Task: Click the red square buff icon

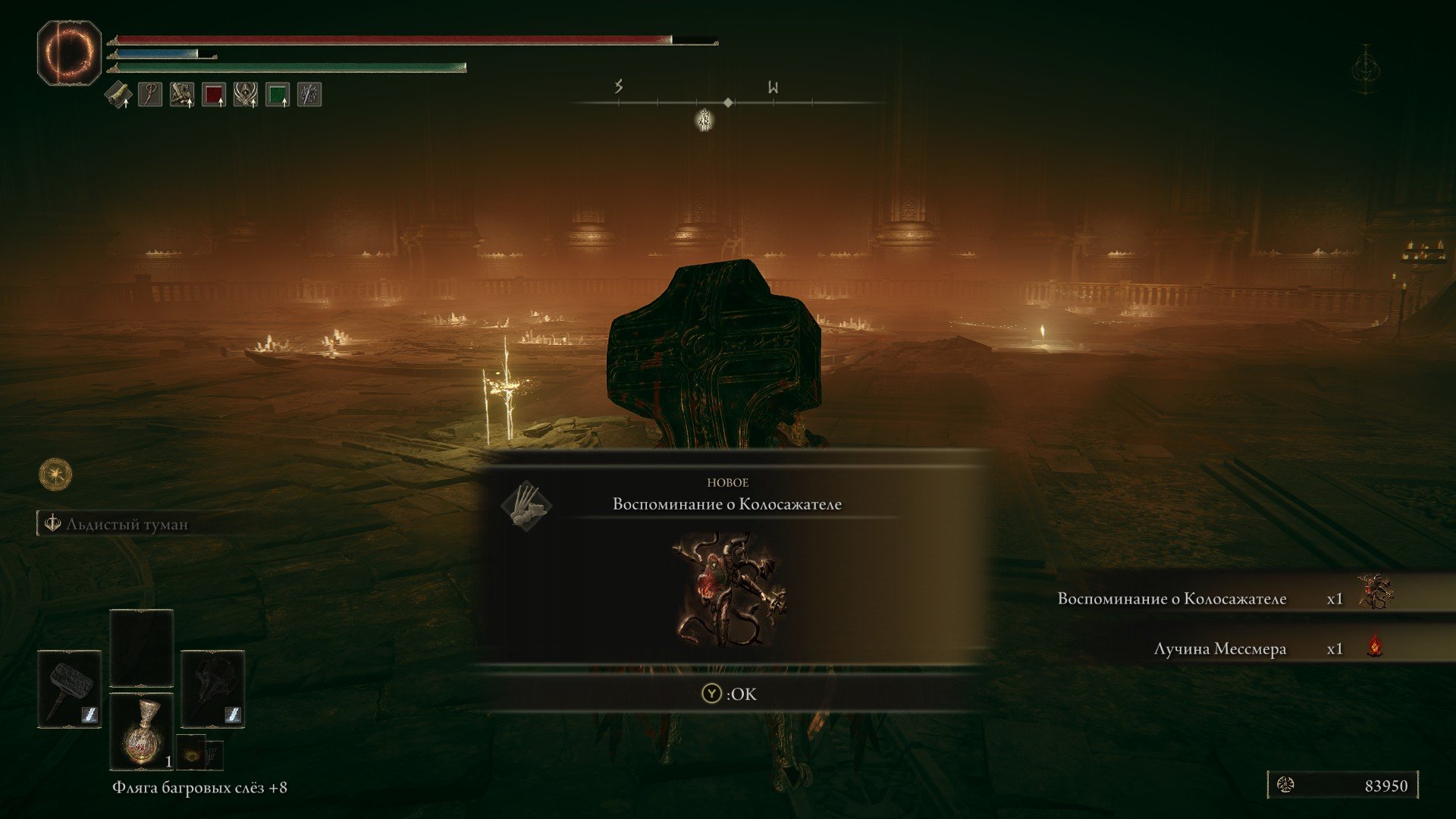Action: pos(214,95)
